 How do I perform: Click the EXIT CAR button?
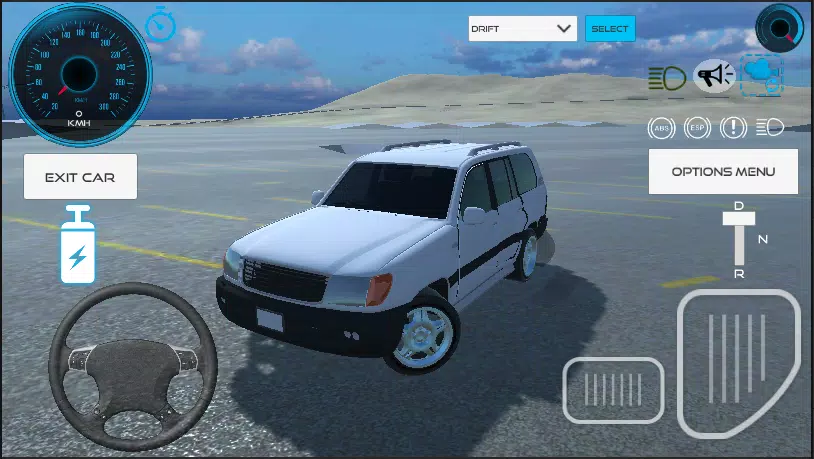tap(80, 177)
